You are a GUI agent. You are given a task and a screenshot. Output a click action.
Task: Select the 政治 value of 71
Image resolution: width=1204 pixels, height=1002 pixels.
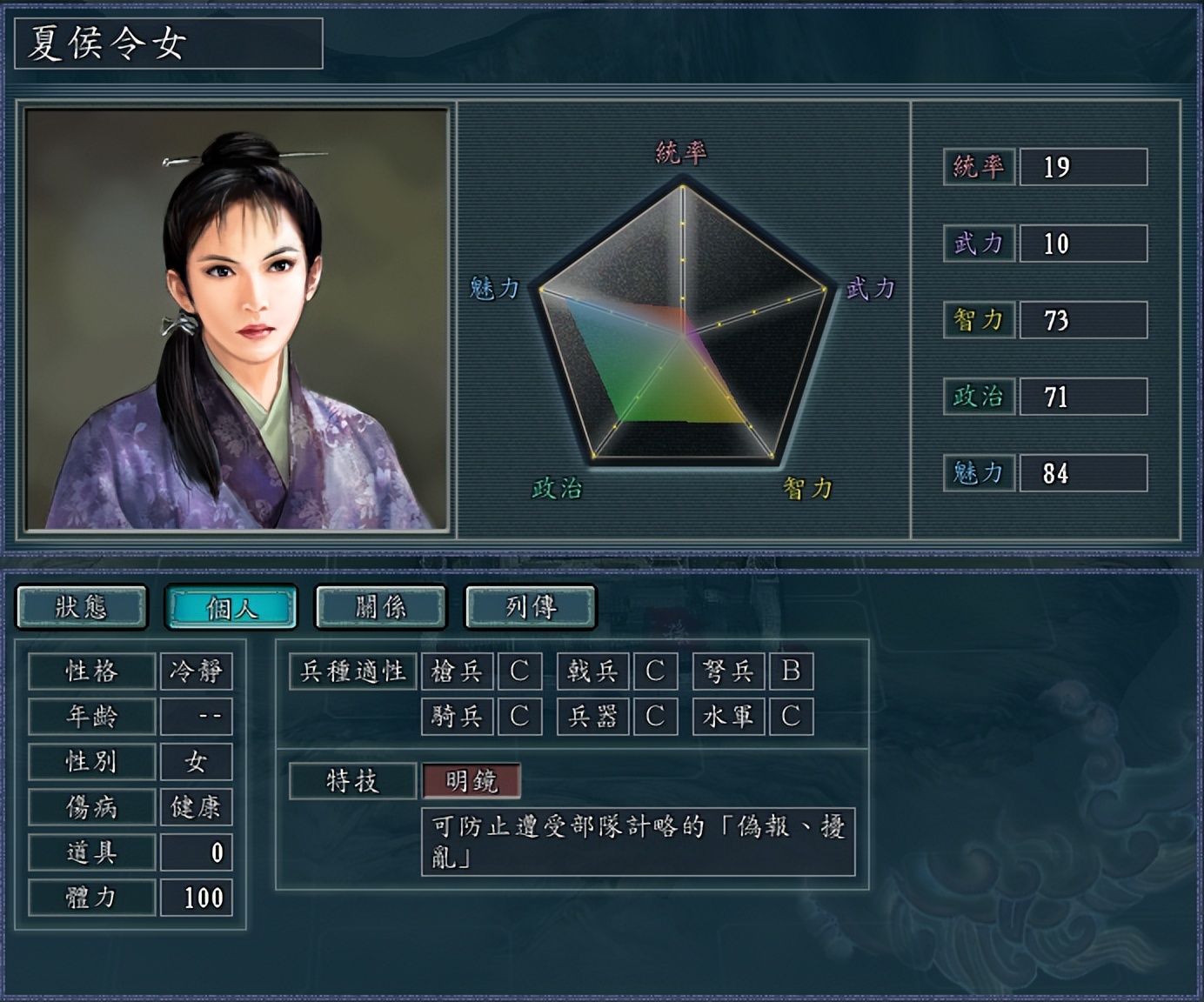1082,398
